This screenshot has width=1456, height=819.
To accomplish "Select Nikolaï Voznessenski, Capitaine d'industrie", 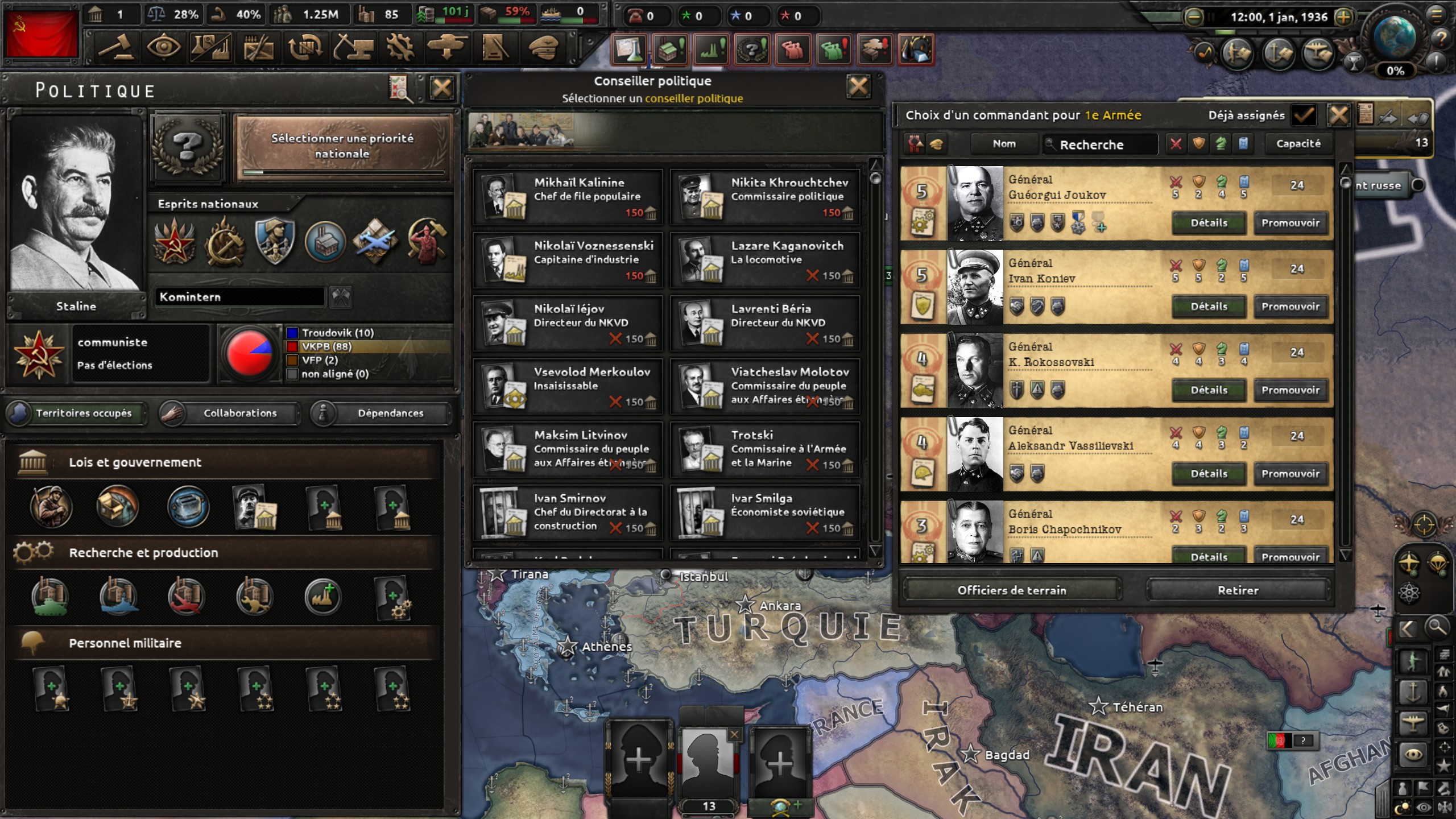I will coord(568,260).
